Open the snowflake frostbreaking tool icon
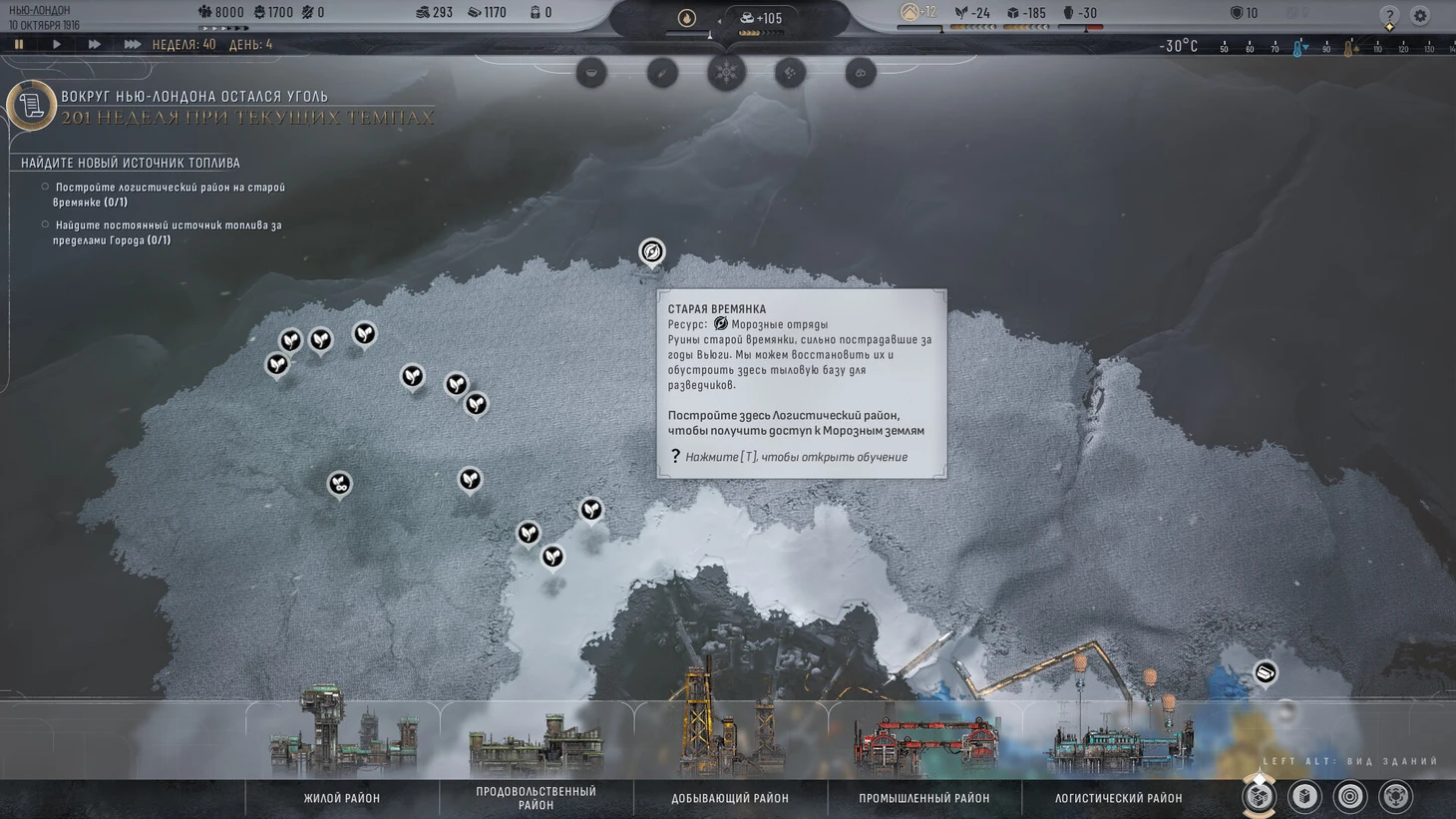Image resolution: width=1456 pixels, height=819 pixels. pos(726,72)
